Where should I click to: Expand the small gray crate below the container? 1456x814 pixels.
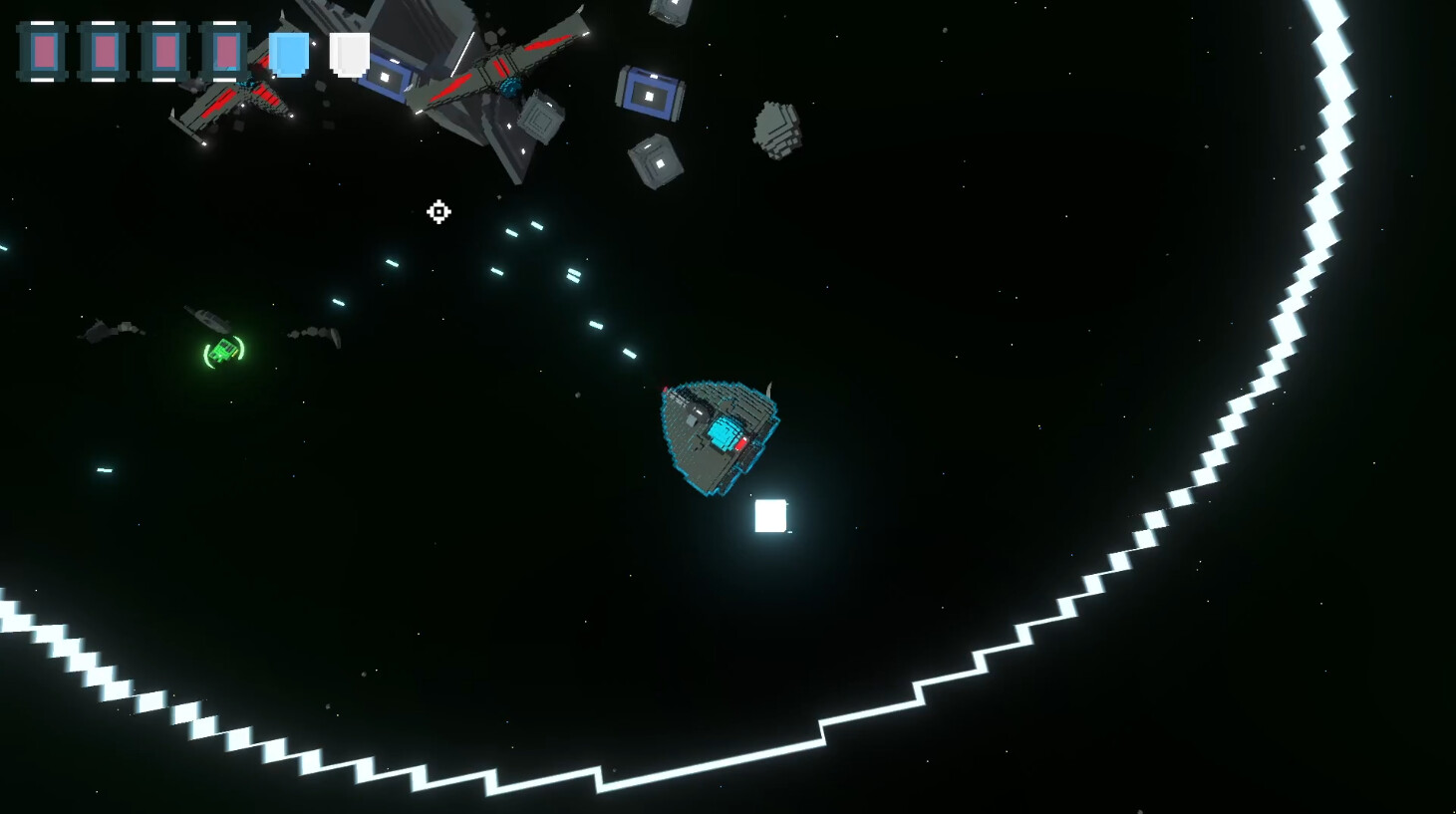pyautogui.click(x=653, y=159)
